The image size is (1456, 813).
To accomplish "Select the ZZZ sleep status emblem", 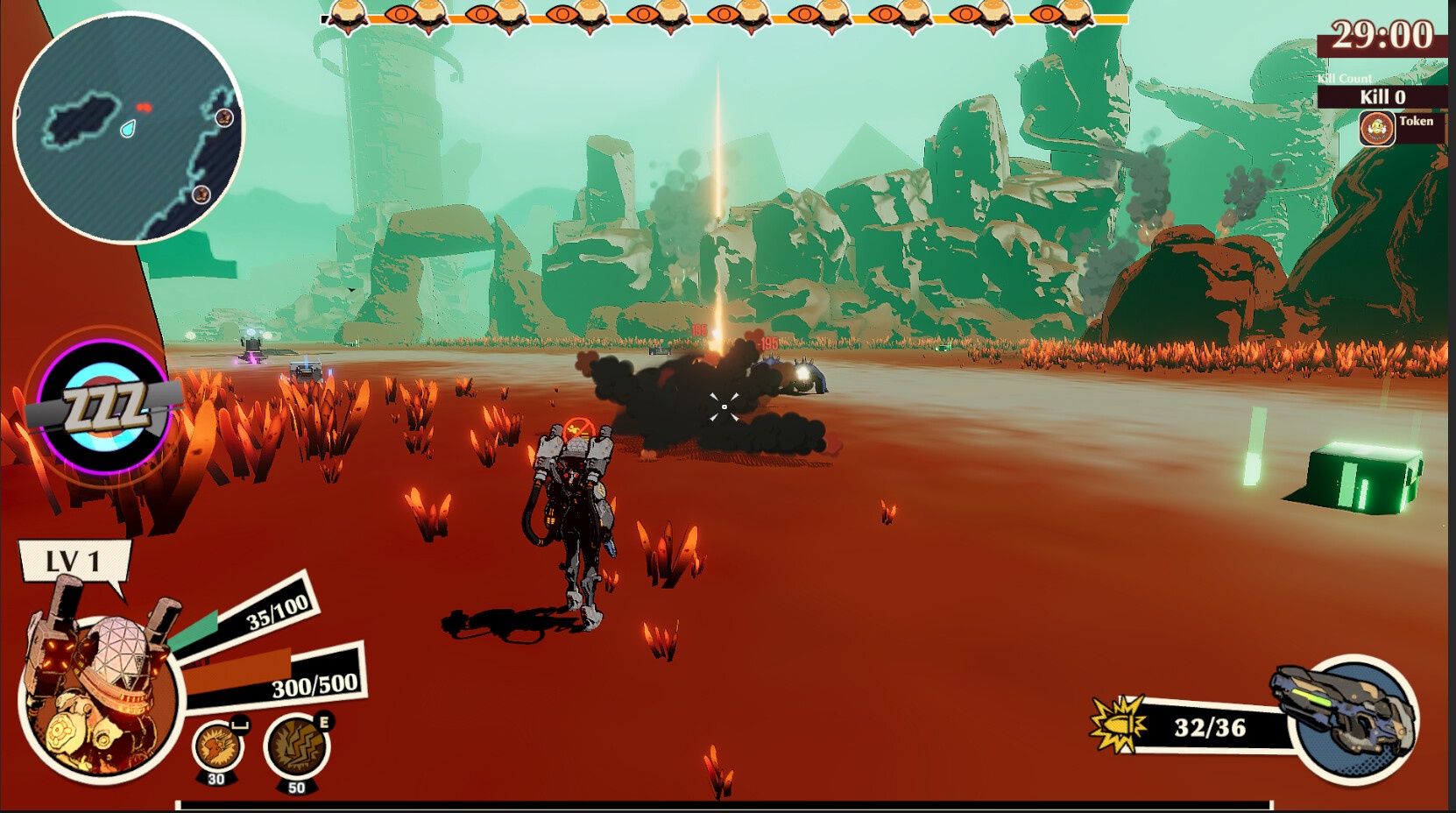I will pyautogui.click(x=105, y=407).
